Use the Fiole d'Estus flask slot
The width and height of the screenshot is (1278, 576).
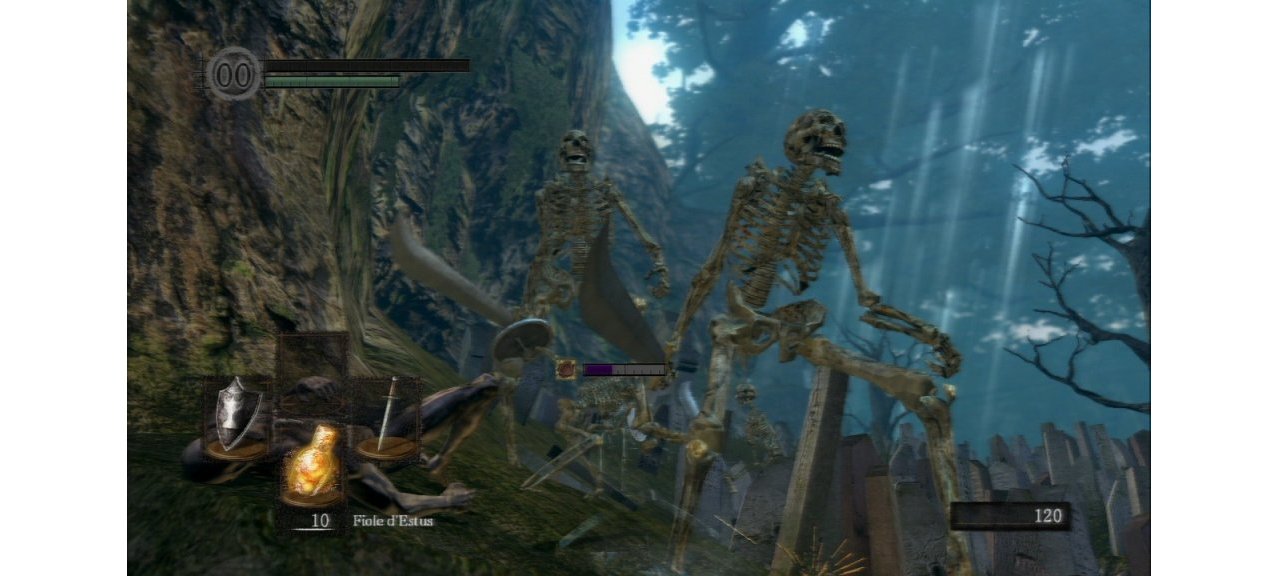pyautogui.click(x=311, y=466)
